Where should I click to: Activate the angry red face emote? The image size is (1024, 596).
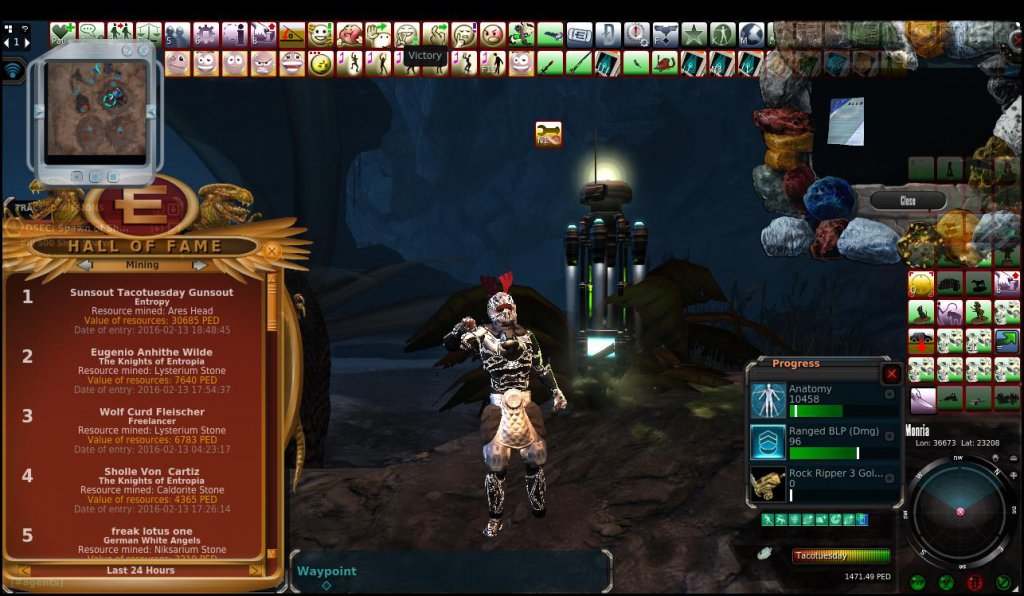(x=493, y=35)
